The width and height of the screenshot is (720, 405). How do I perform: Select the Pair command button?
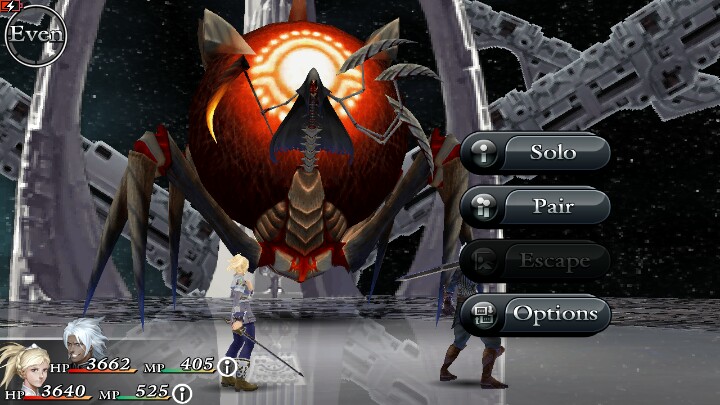coord(536,206)
